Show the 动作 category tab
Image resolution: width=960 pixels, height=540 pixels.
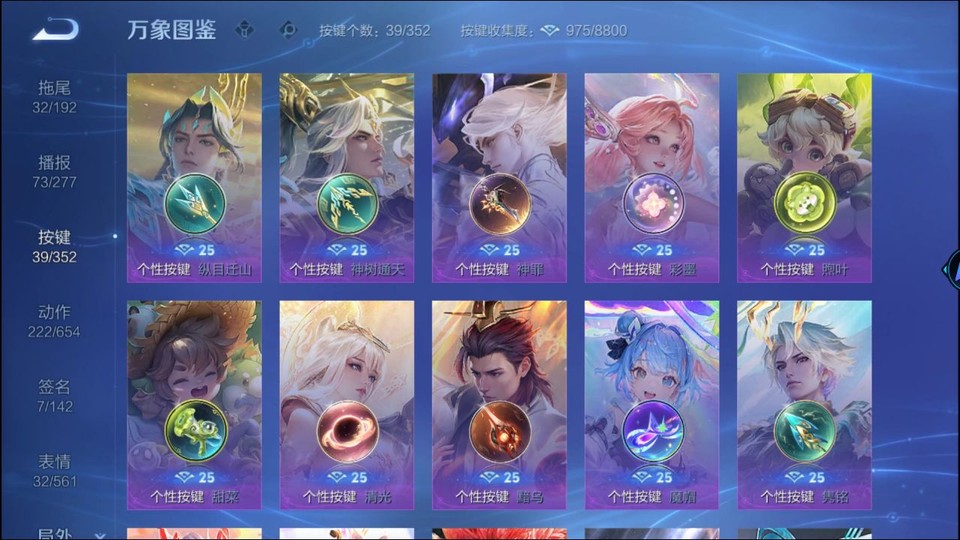click(54, 321)
